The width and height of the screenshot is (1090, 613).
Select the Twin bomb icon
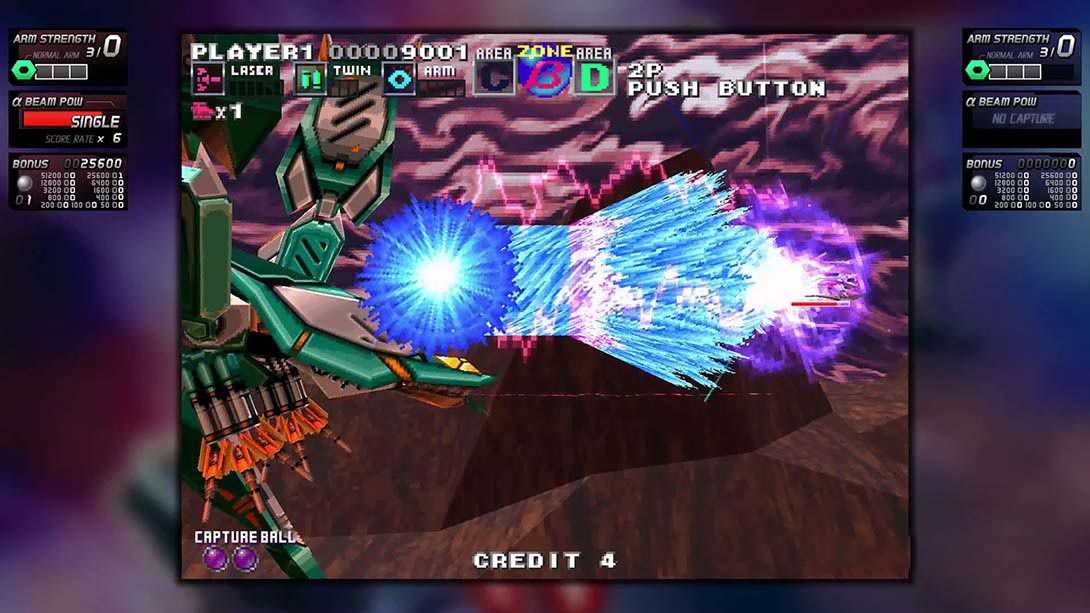pos(310,79)
